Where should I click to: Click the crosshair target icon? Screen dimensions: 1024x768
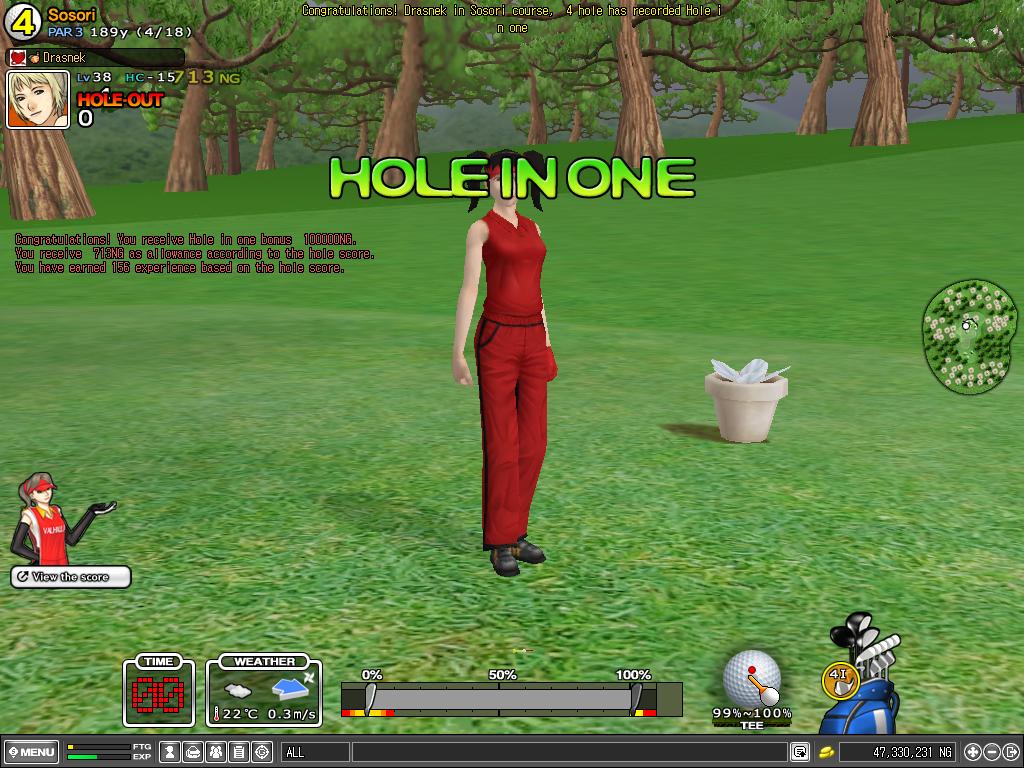[x=262, y=752]
